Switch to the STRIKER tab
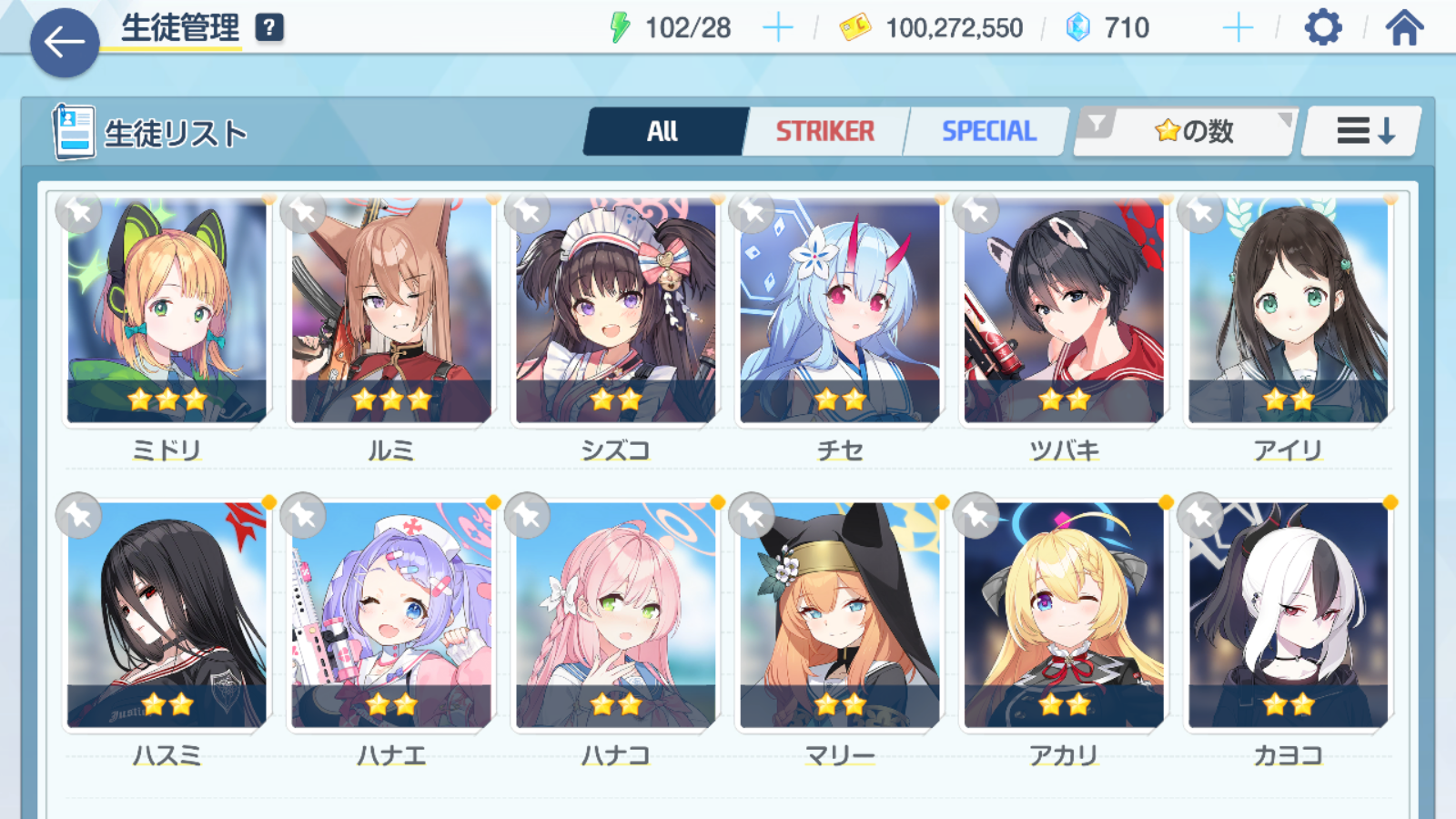Viewport: 1456px width, 819px height. click(824, 132)
